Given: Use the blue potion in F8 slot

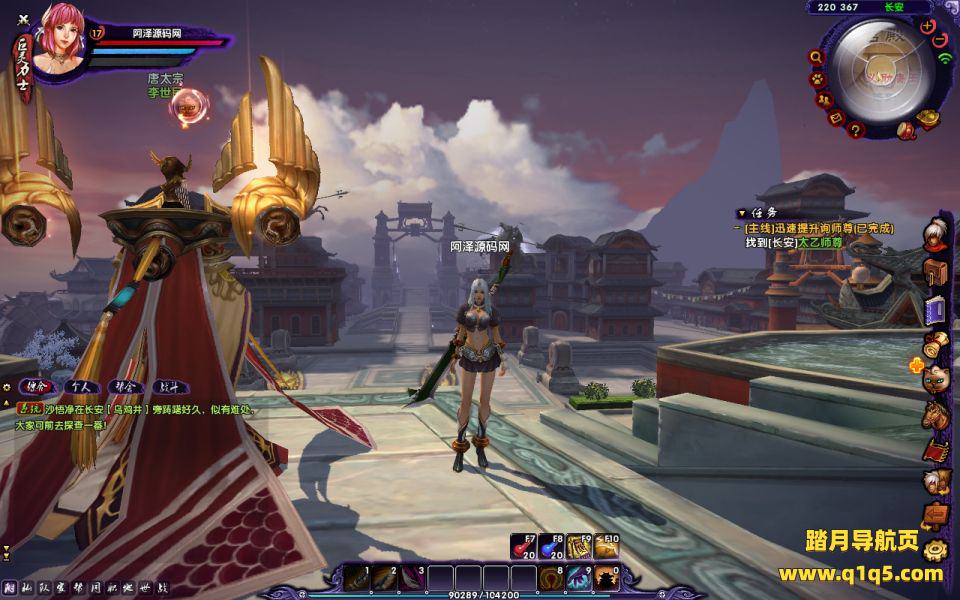Looking at the screenshot, I should [x=552, y=547].
